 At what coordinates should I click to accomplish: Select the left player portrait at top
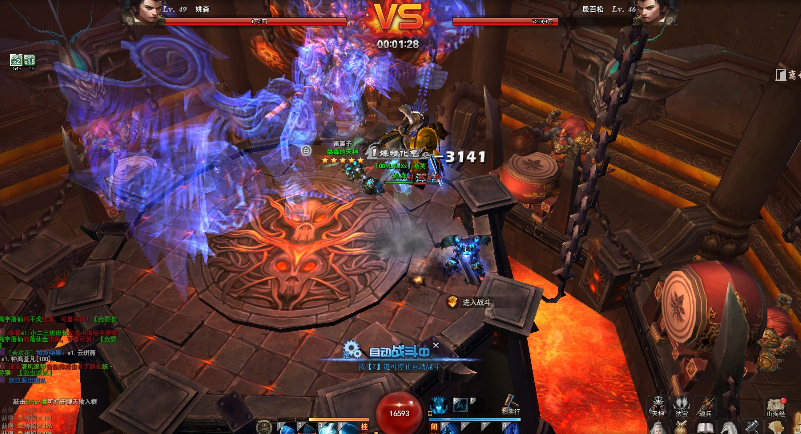[139, 13]
